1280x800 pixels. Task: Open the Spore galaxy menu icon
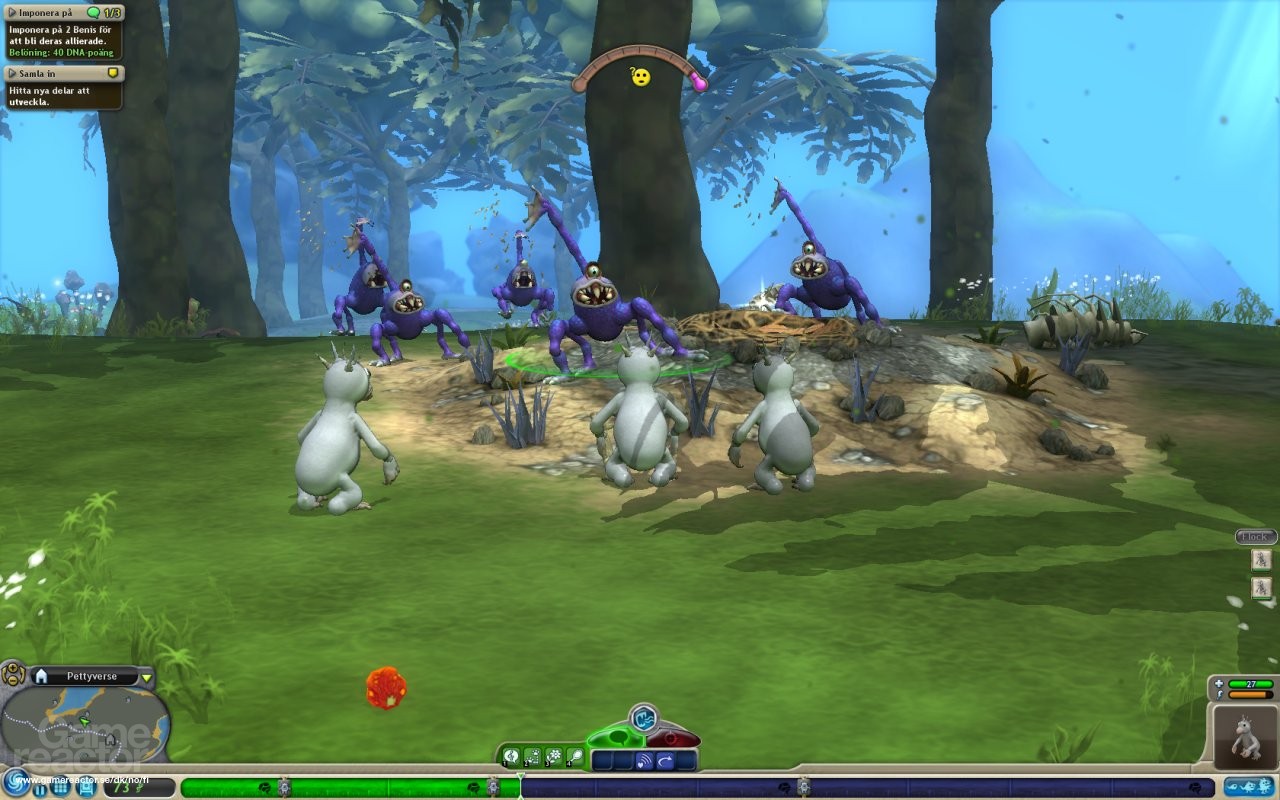point(18,783)
